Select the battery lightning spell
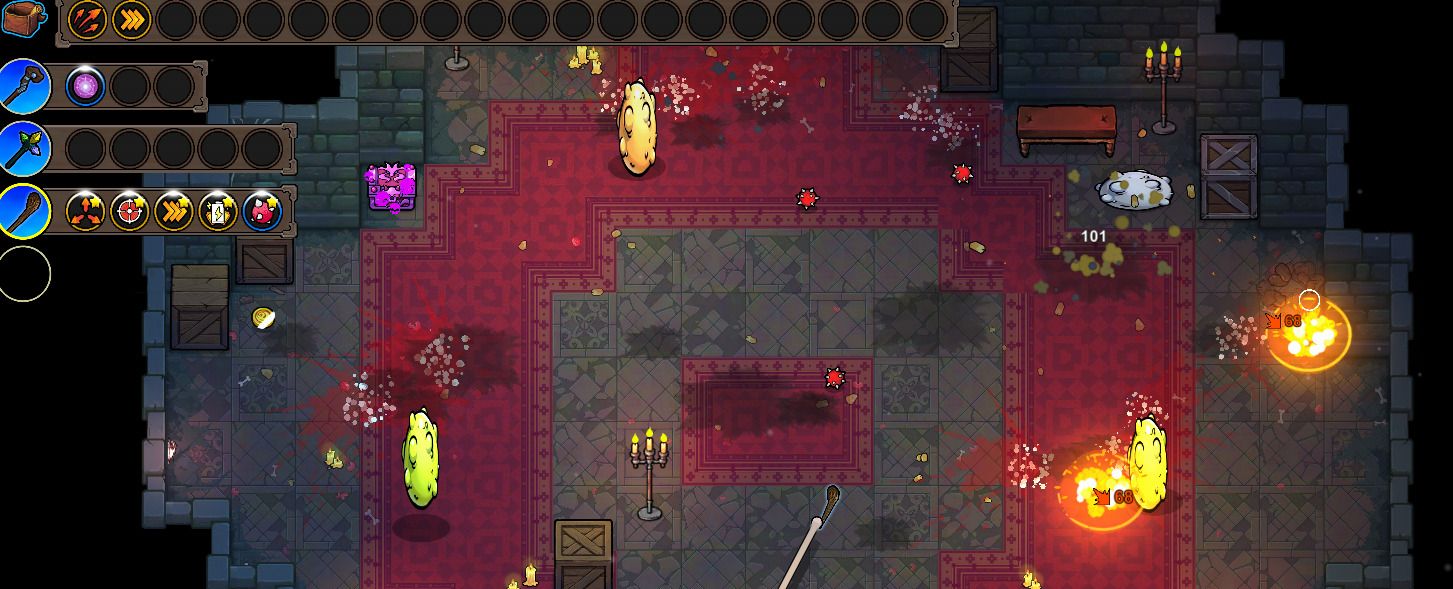The width and height of the screenshot is (1453, 589). coord(218,211)
